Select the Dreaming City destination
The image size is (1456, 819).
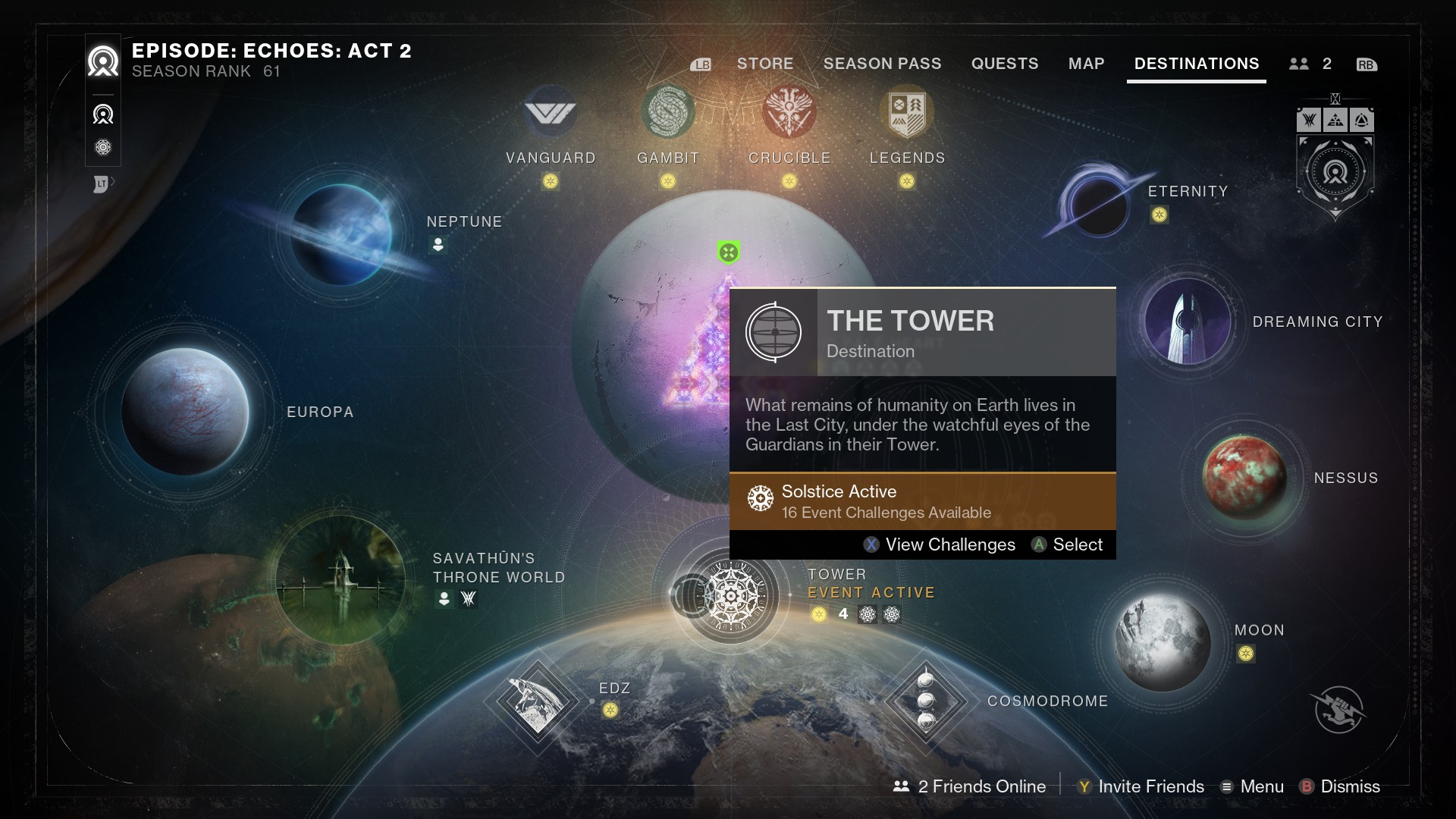(1188, 321)
